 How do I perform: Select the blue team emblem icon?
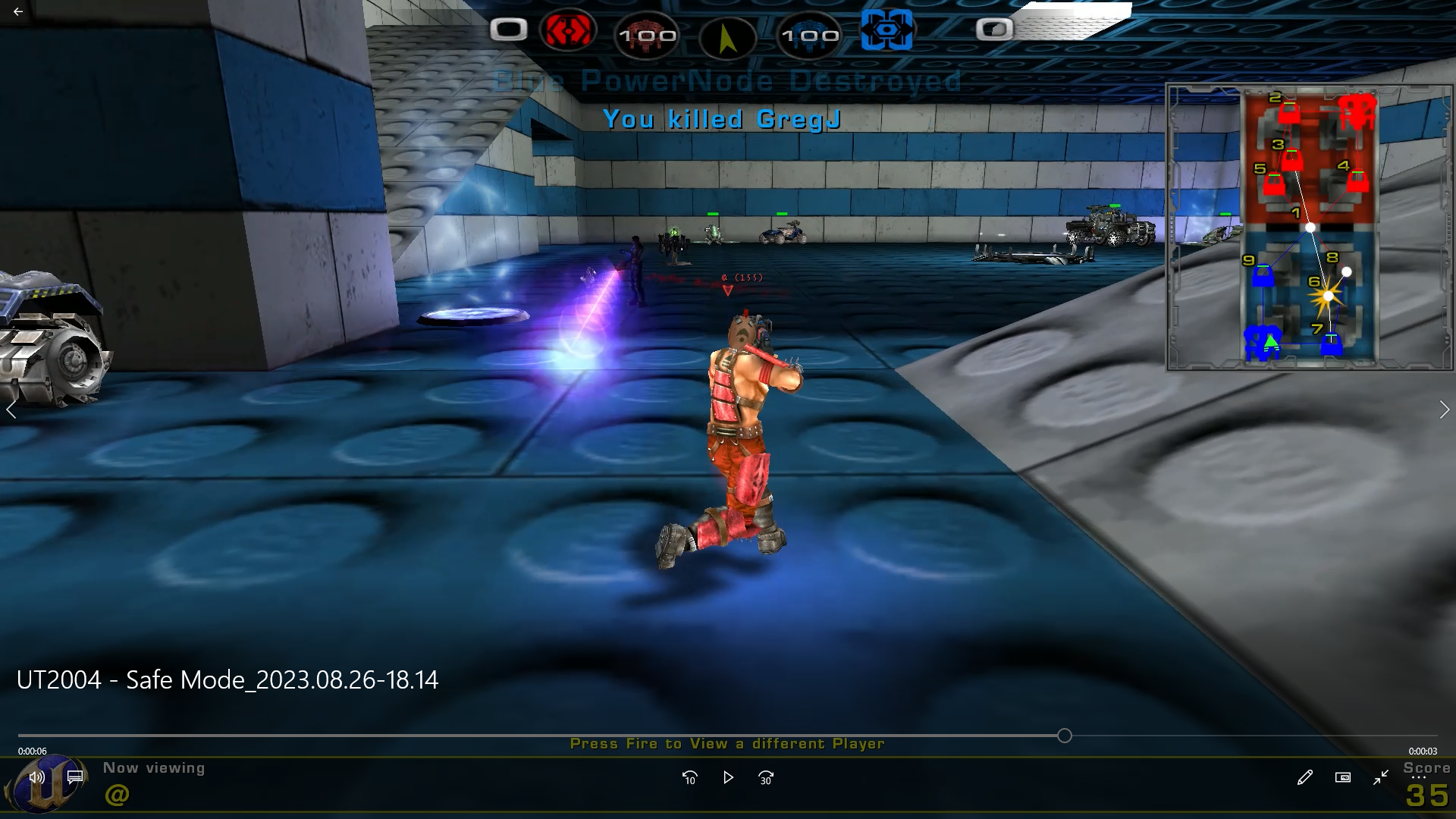pyautogui.click(x=886, y=31)
